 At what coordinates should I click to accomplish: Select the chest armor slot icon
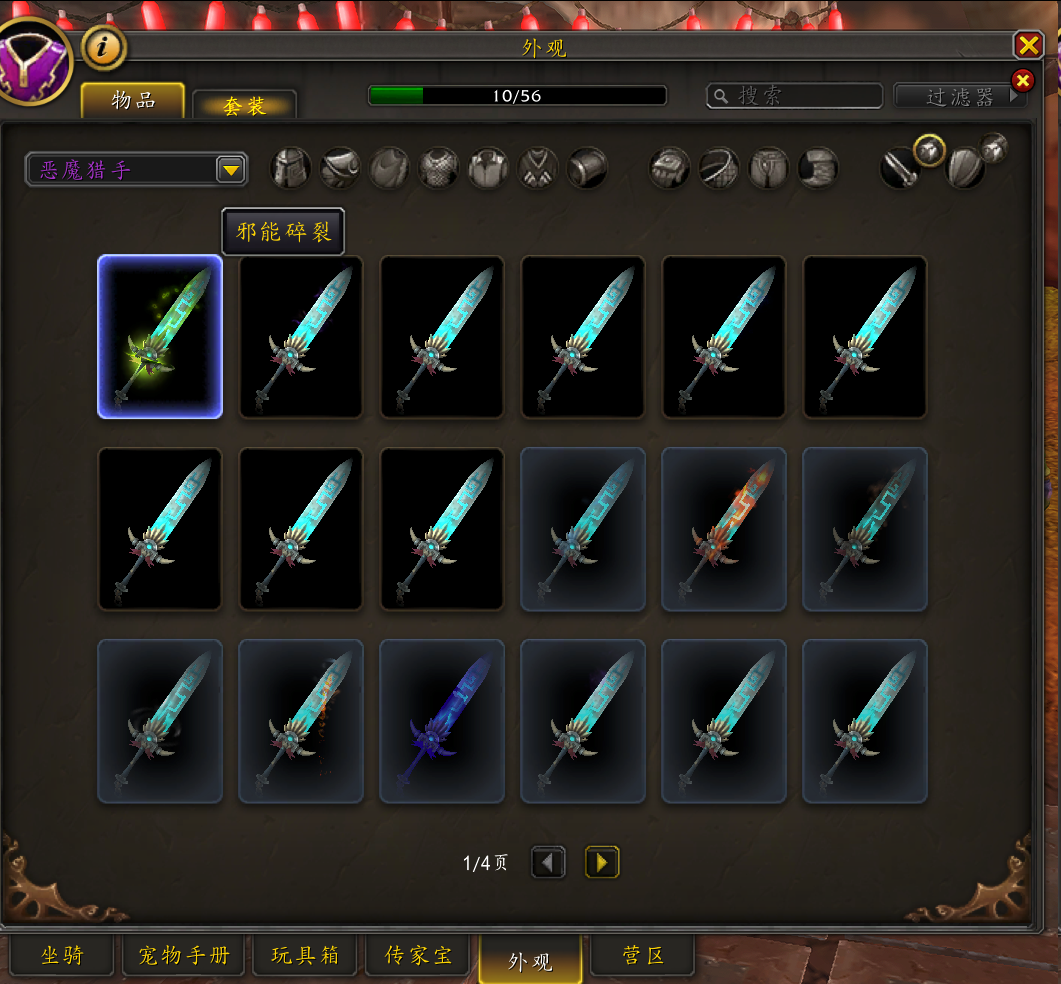click(x=439, y=168)
